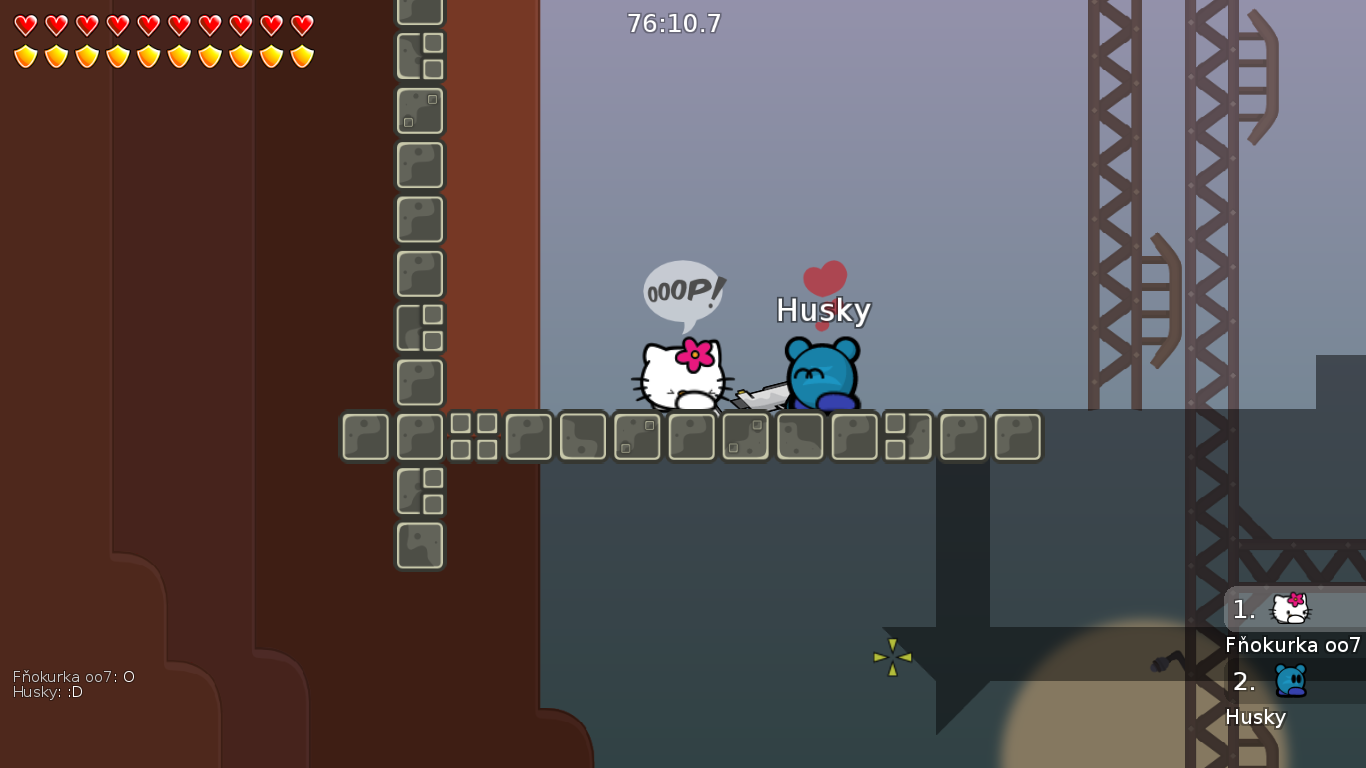The height and width of the screenshot is (768, 1366).
Task: Open player Husky from the leaderboard
Action: (x=1256, y=717)
